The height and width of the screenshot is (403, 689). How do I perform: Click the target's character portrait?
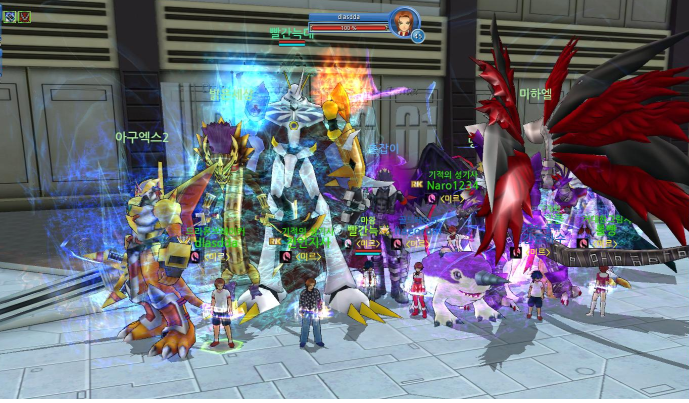[x=403, y=21]
